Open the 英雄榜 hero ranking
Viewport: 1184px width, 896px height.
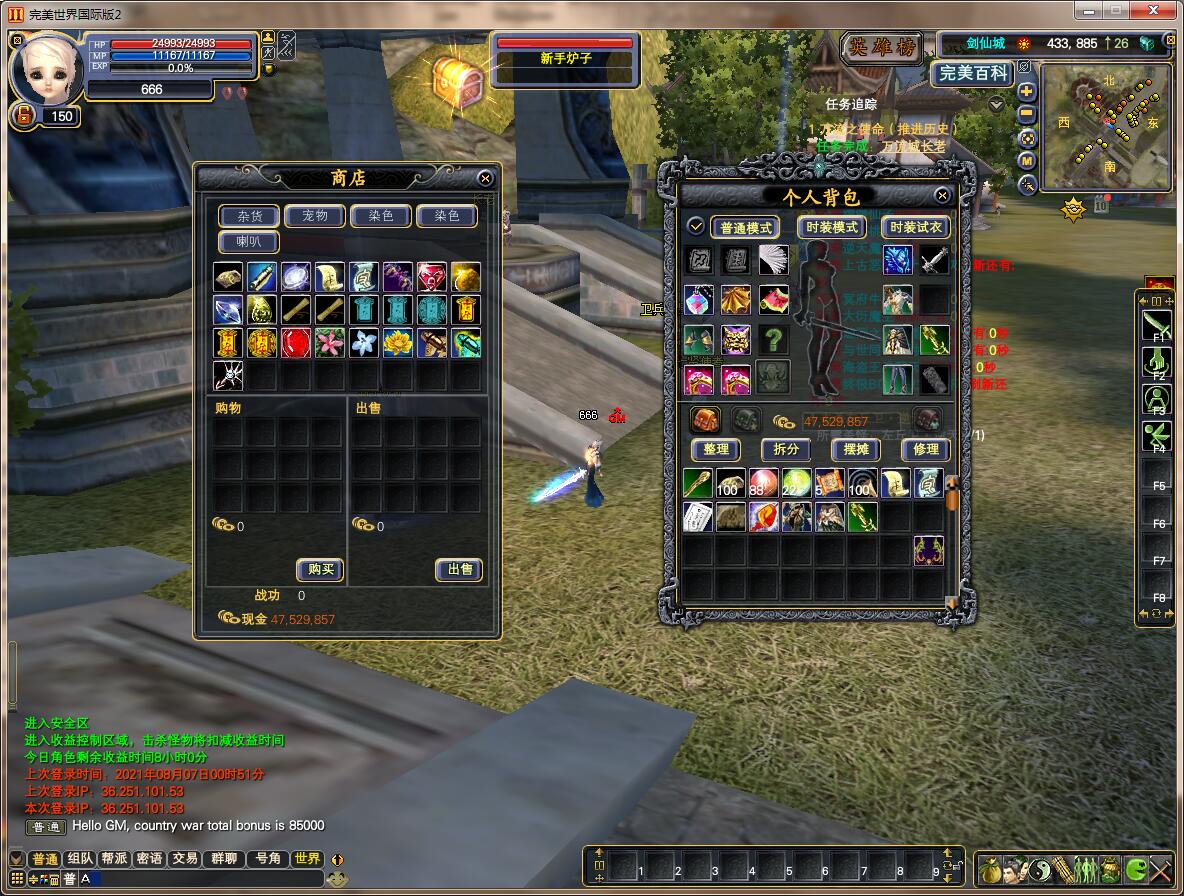coord(880,47)
